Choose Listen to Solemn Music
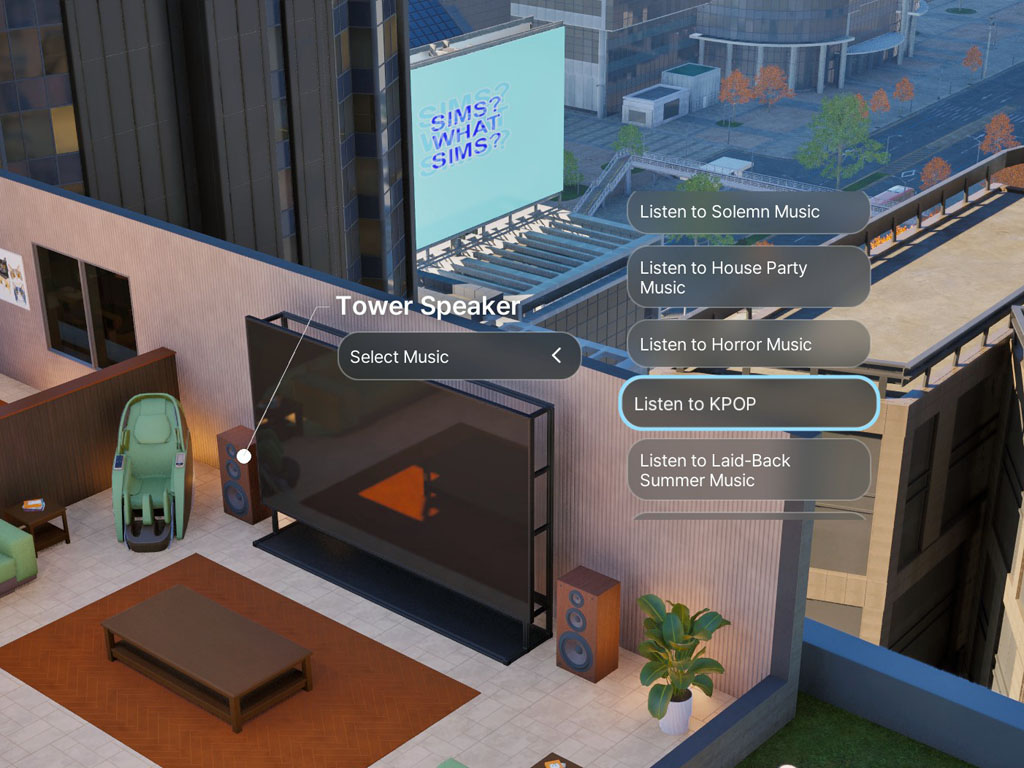Screen dimensions: 1024x768 pyautogui.click(x=748, y=212)
